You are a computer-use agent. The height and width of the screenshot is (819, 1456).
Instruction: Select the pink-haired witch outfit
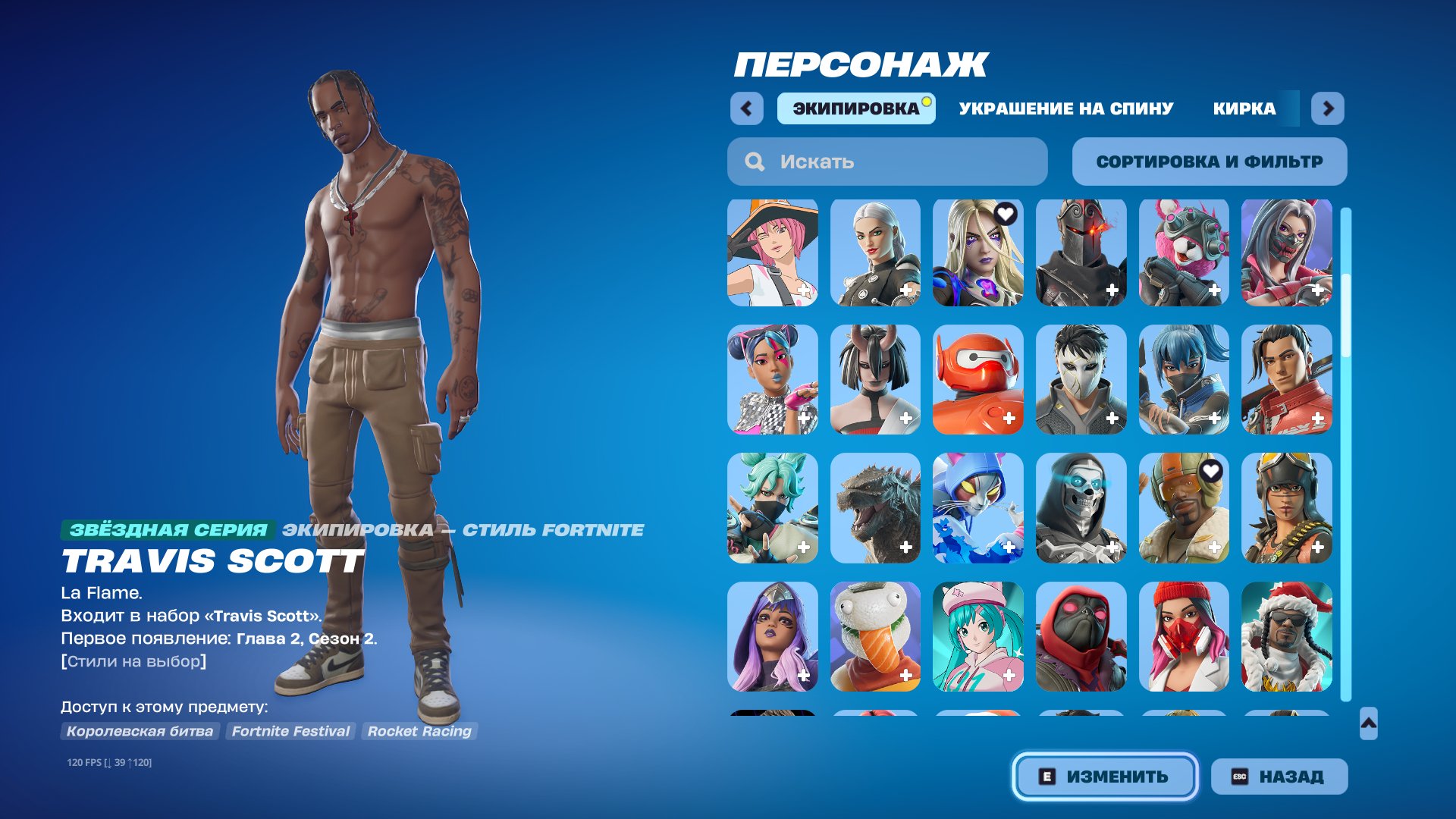[x=772, y=251]
